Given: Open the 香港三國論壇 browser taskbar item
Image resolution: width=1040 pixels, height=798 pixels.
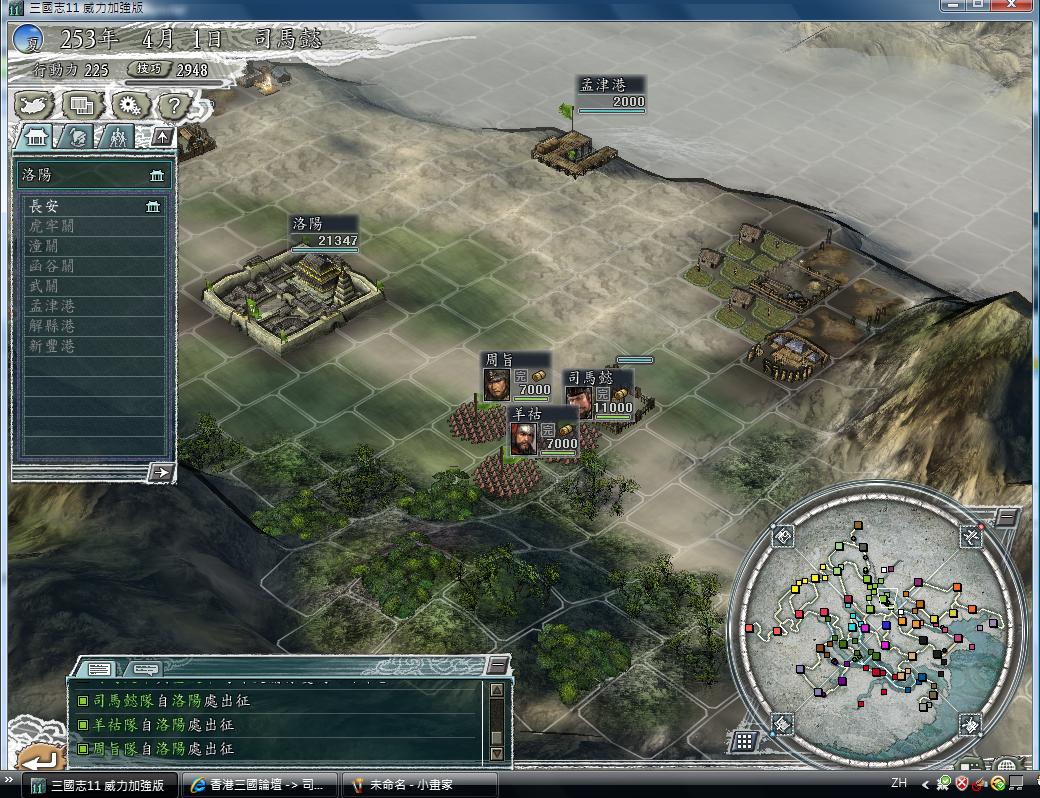Looking at the screenshot, I should pos(260,785).
